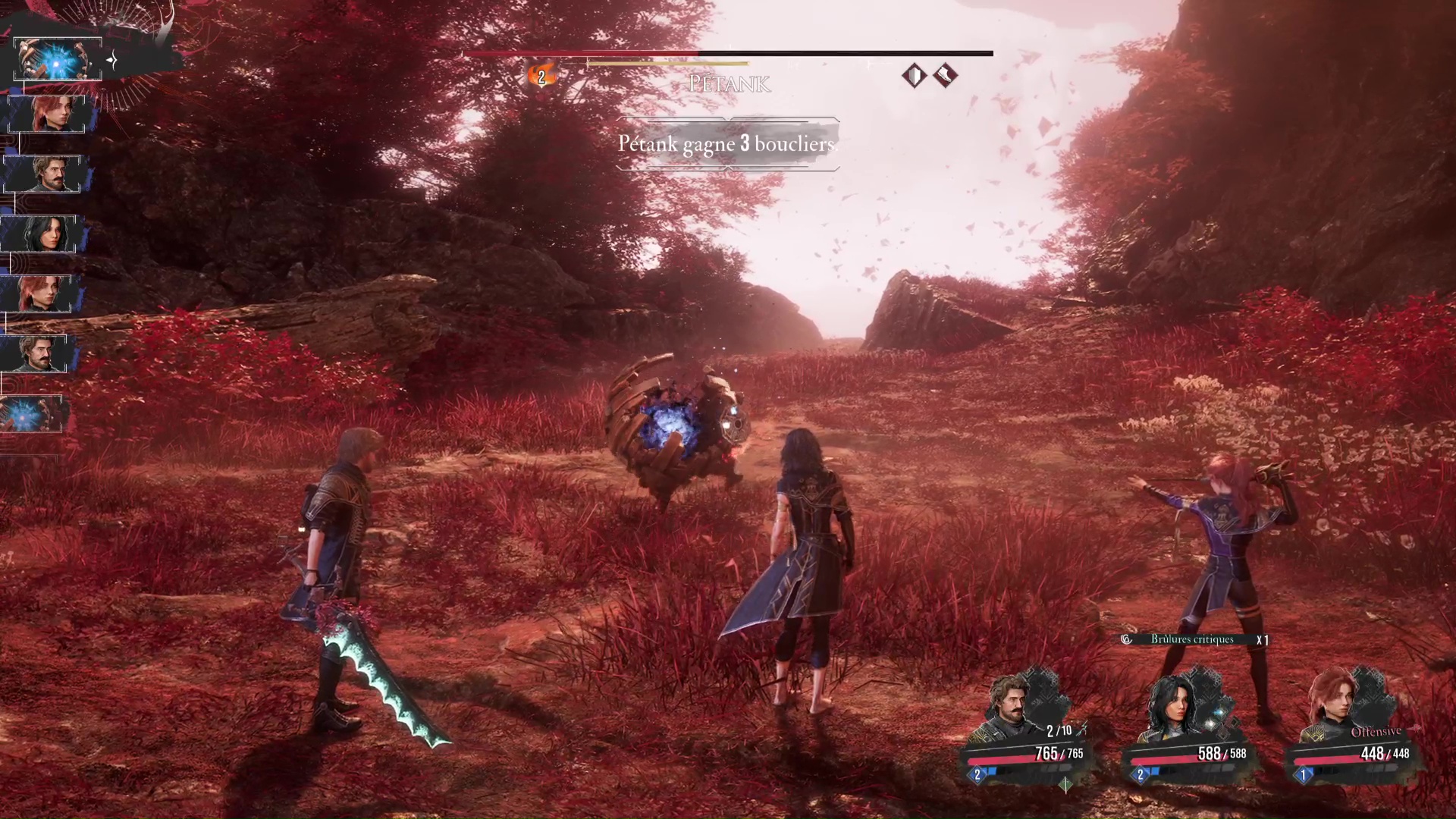The image size is (1456, 819).
Task: Inspect the shield buff icon on Pétank
Action: click(x=915, y=76)
